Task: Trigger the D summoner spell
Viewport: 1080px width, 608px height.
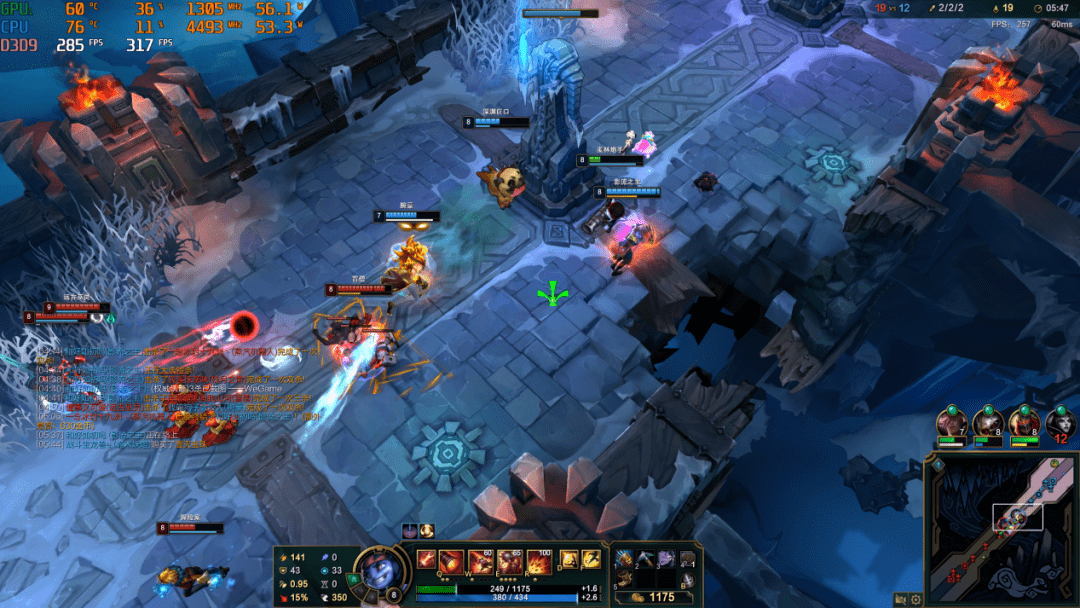Action: [567, 560]
